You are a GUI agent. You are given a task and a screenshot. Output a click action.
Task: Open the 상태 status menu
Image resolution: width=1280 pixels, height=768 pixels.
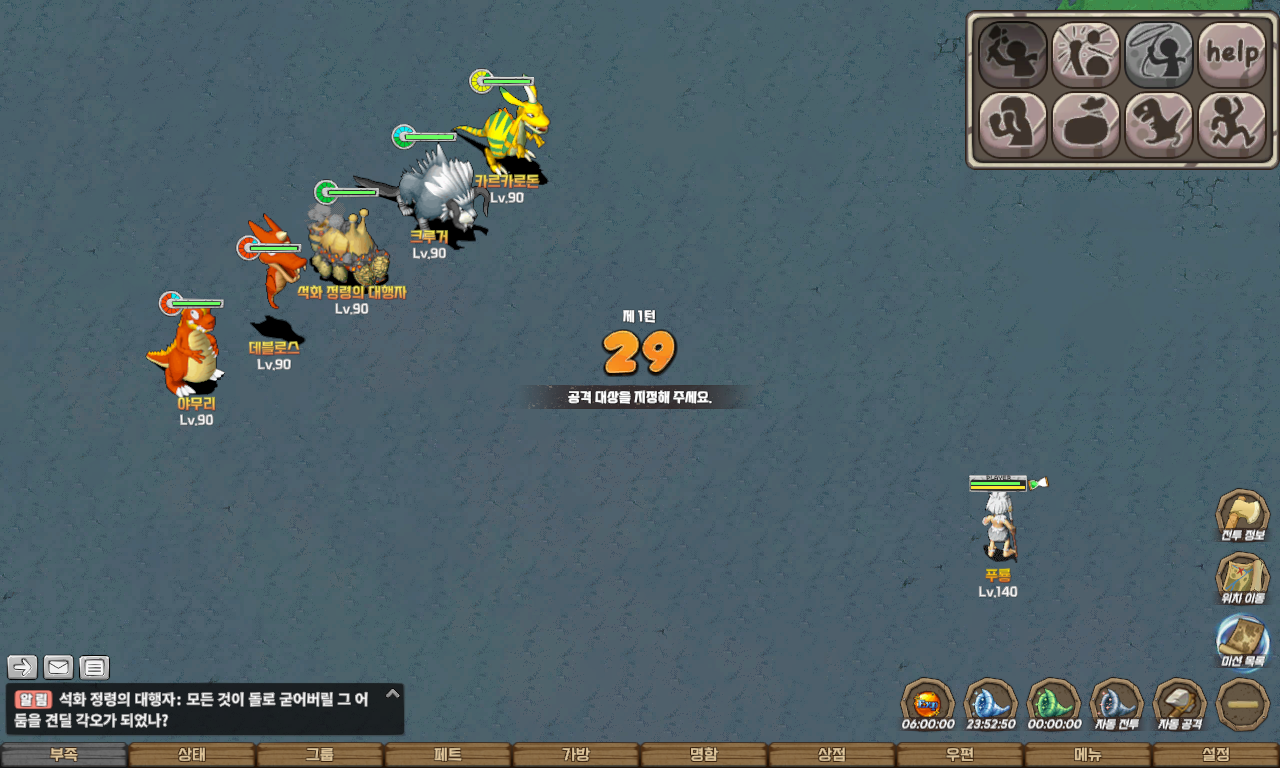[x=192, y=755]
